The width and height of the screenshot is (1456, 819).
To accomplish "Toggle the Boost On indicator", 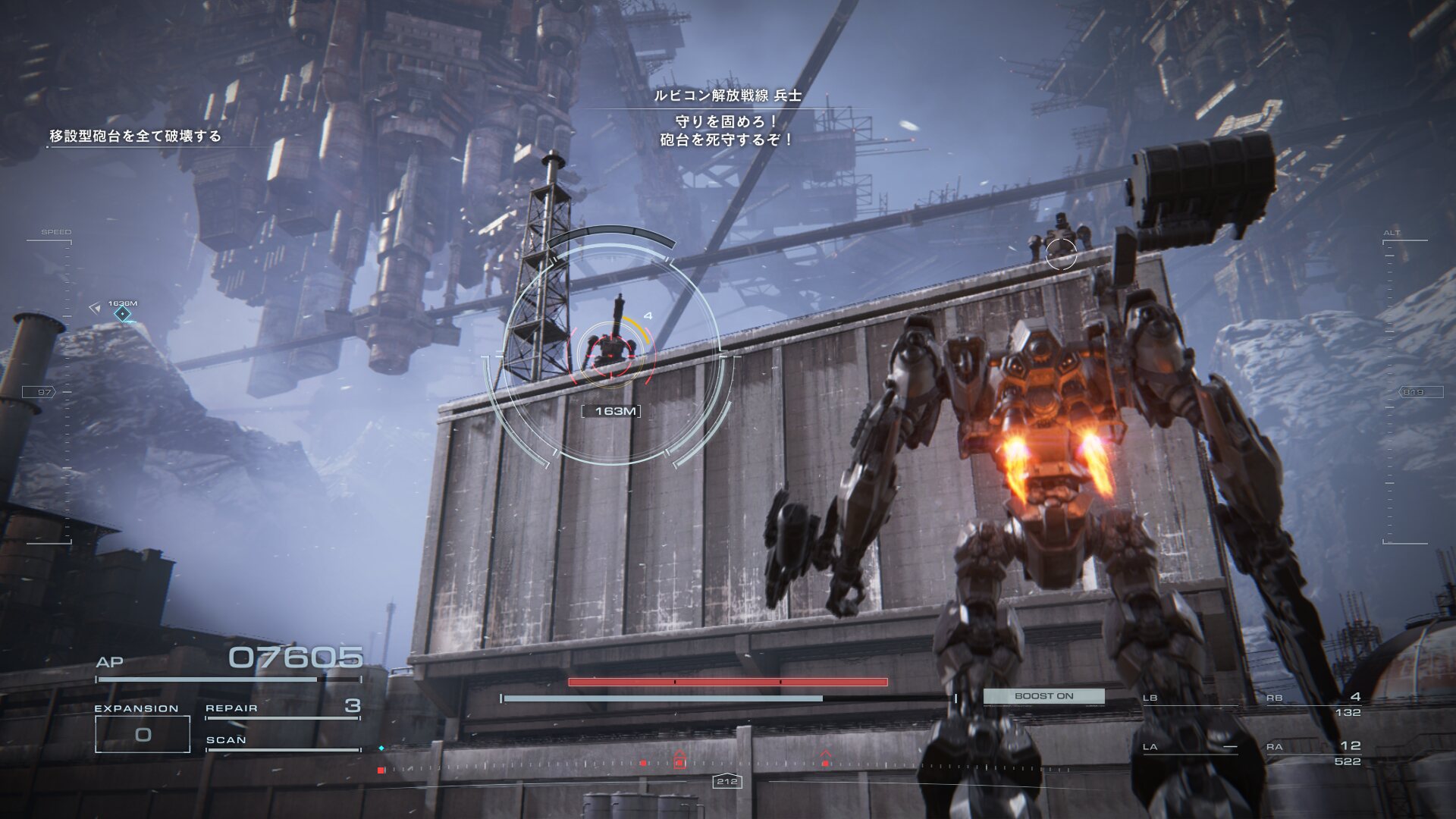I will pyautogui.click(x=1043, y=696).
